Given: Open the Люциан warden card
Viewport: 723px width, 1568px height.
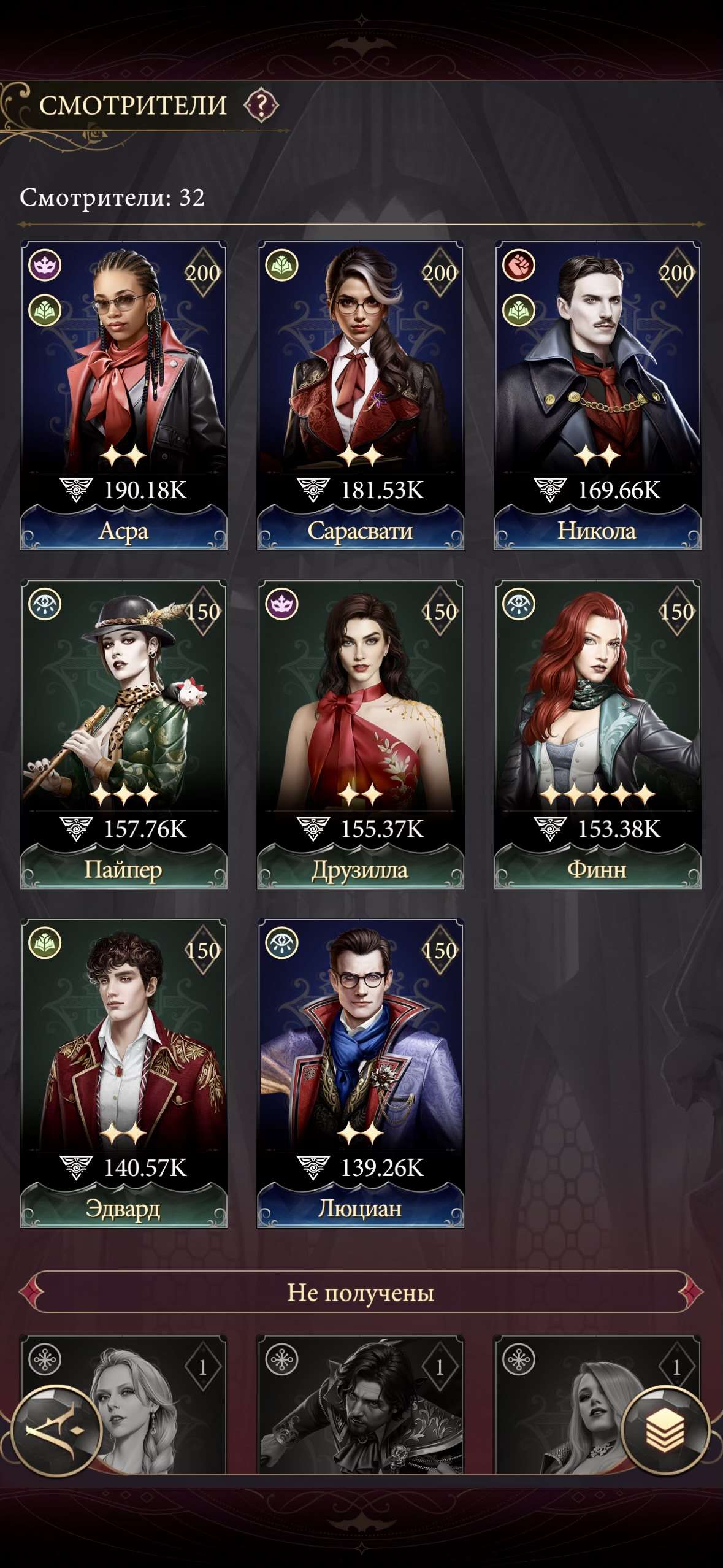Looking at the screenshot, I should 361,1073.
